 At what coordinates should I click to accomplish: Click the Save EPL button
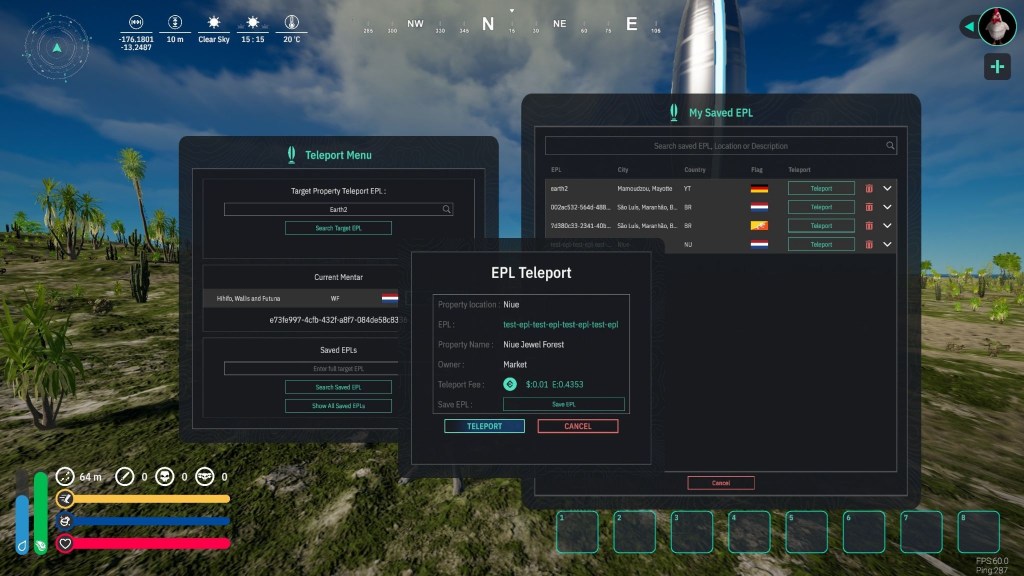[x=563, y=404]
